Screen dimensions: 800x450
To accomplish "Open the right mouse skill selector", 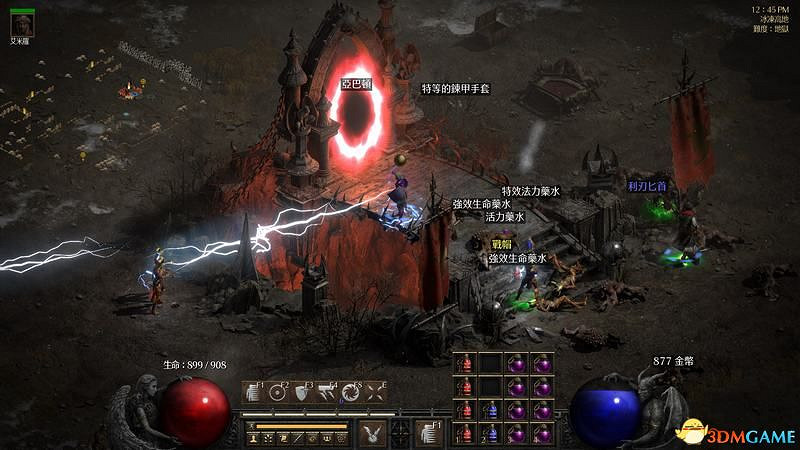I will 426,432.
